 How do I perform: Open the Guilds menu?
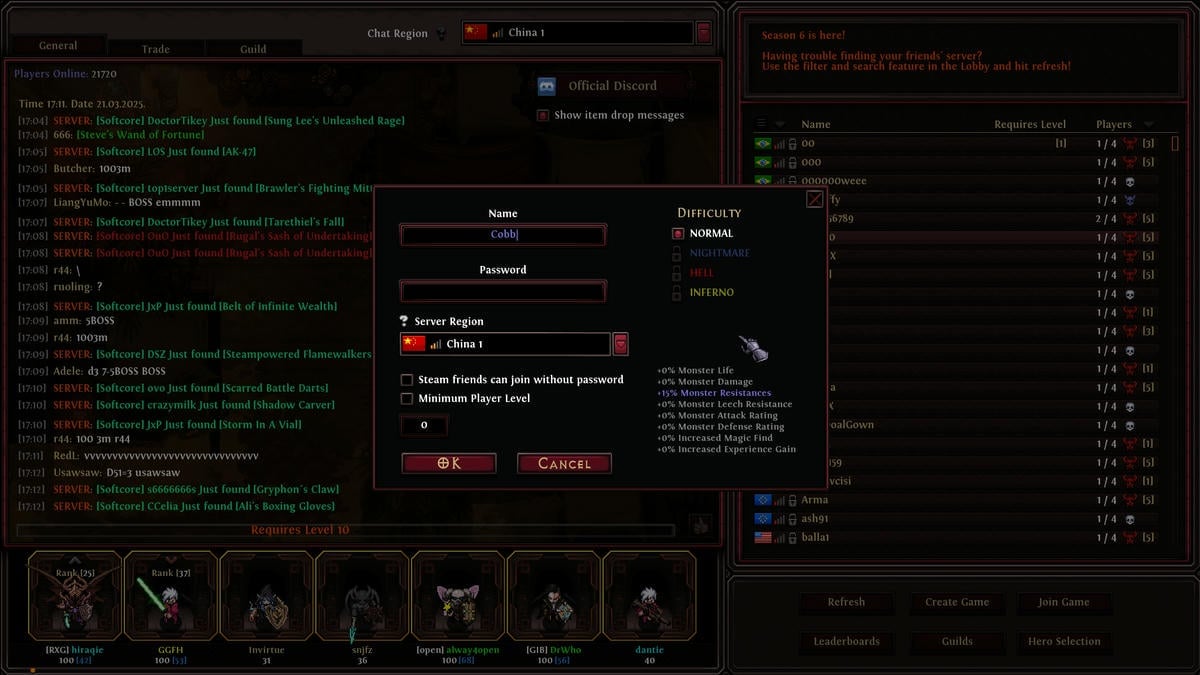pos(957,641)
